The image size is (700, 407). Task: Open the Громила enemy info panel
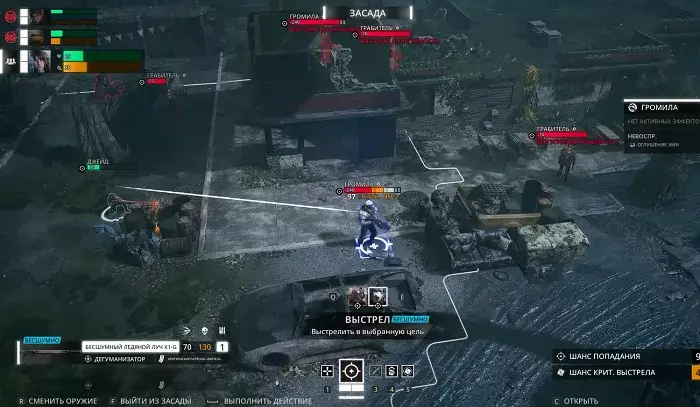[662, 106]
